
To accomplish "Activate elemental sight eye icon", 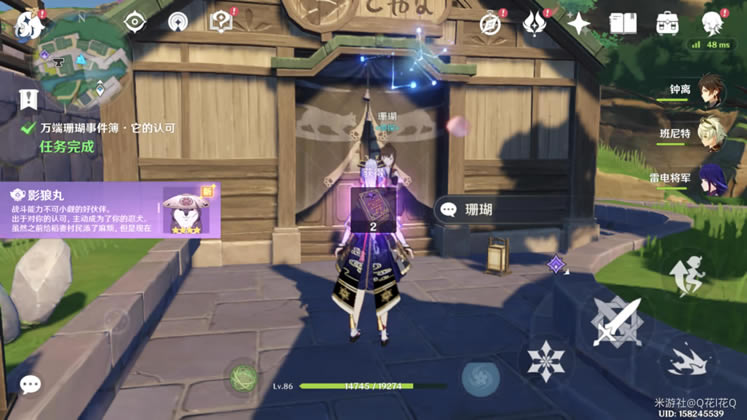I will pos(136,22).
